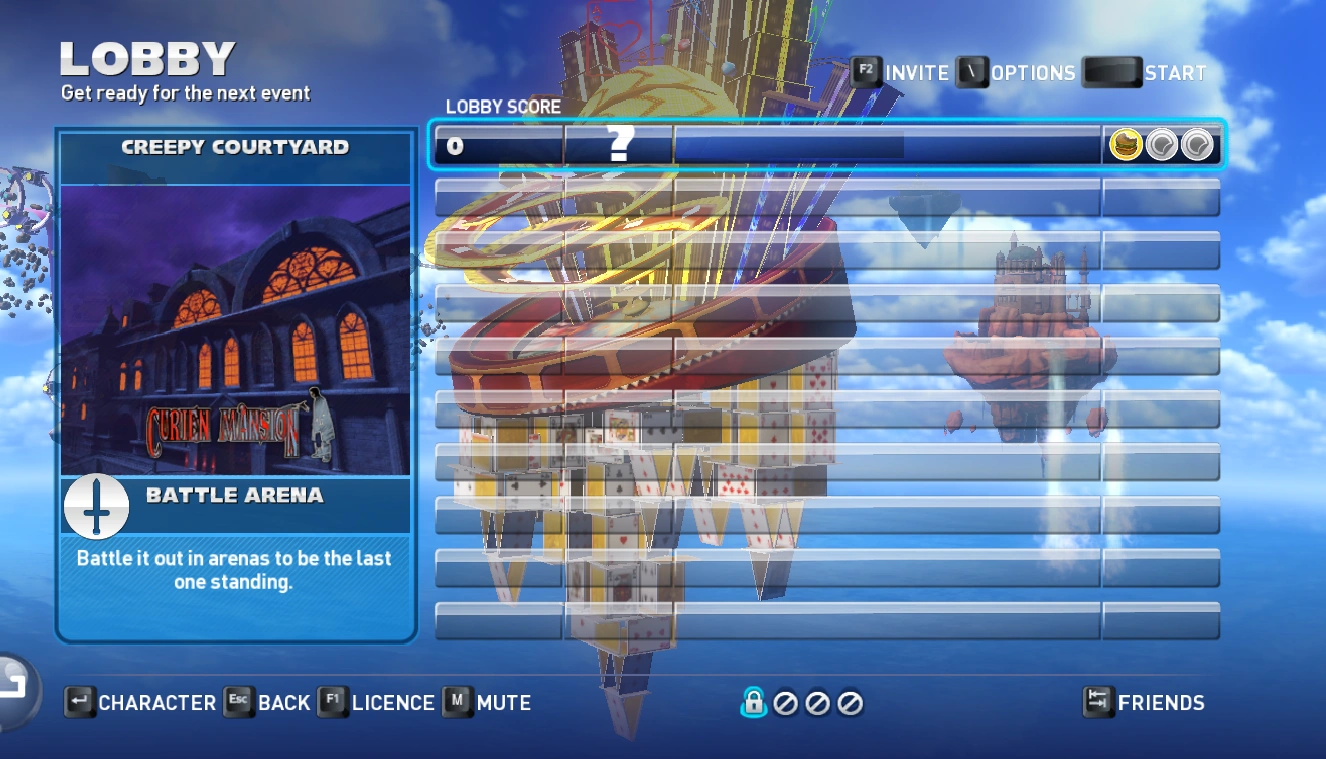The width and height of the screenshot is (1326, 759).
Task: Choose the Invite label
Action: [917, 73]
